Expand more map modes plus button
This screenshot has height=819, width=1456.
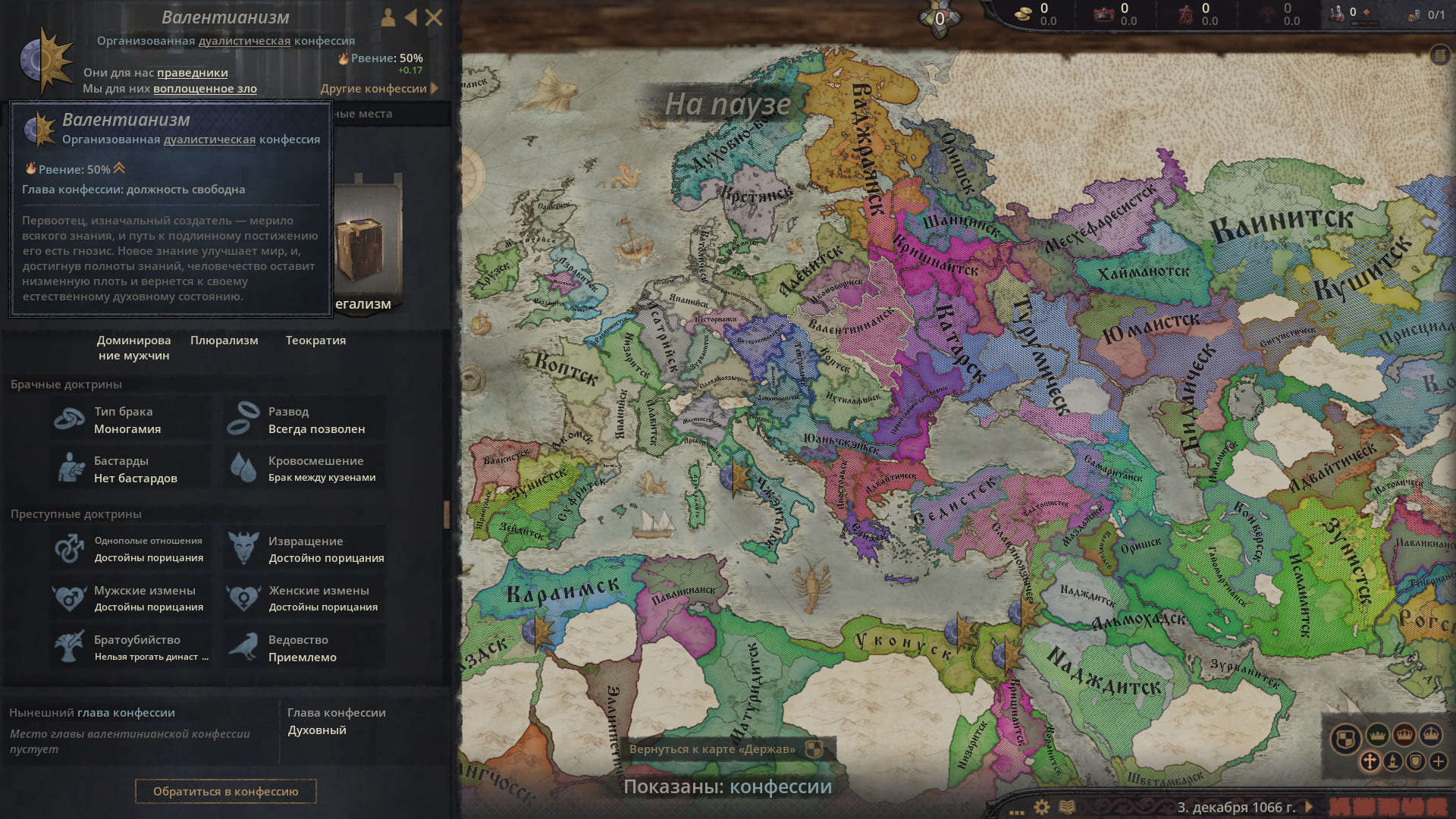[x=1438, y=761]
